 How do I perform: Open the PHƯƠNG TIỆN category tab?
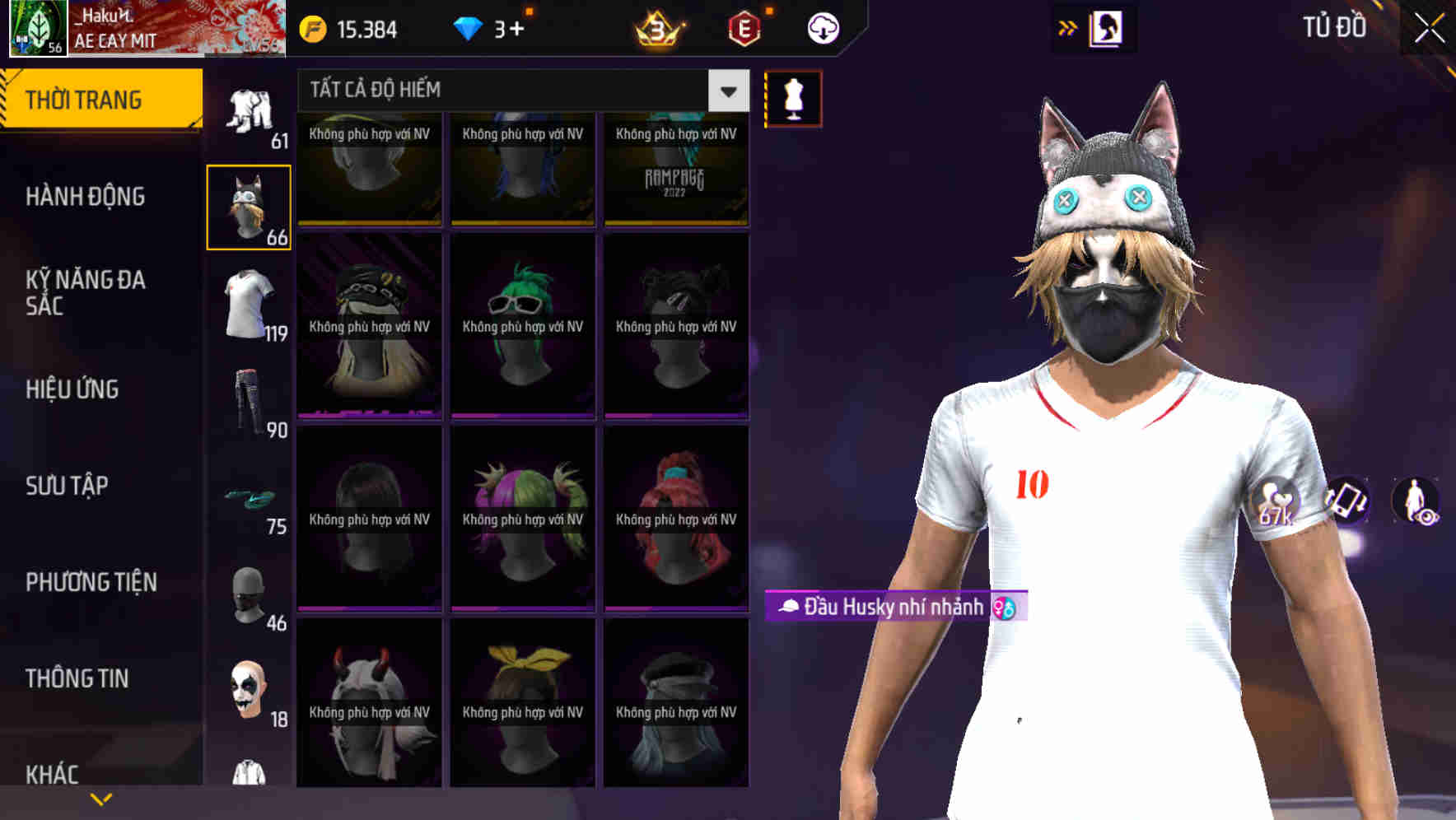(91, 581)
